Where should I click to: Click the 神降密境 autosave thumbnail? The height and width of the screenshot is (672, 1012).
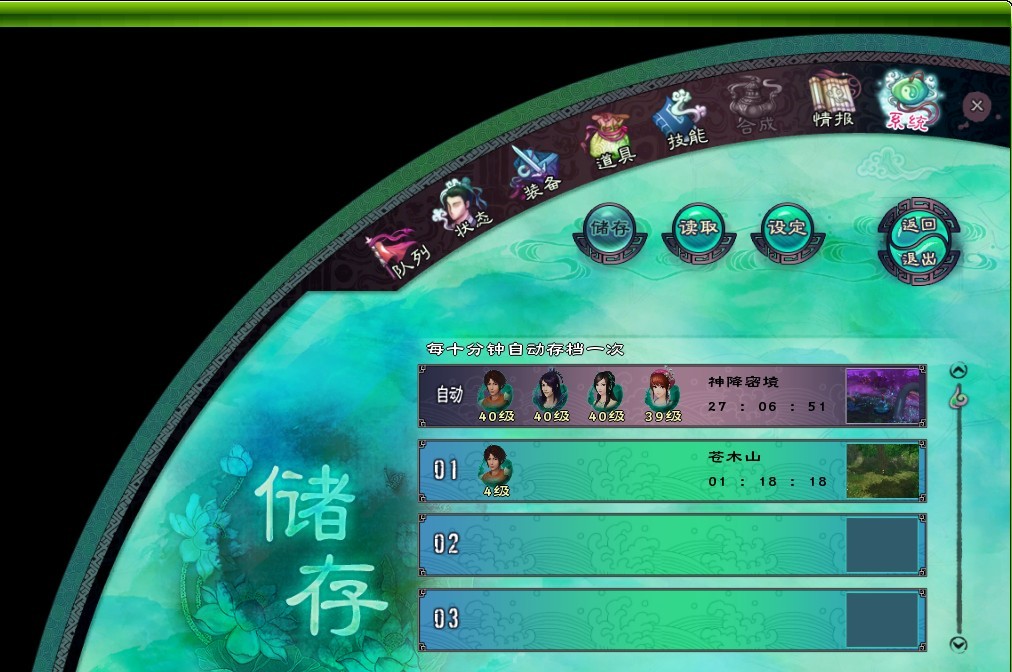[x=882, y=396]
